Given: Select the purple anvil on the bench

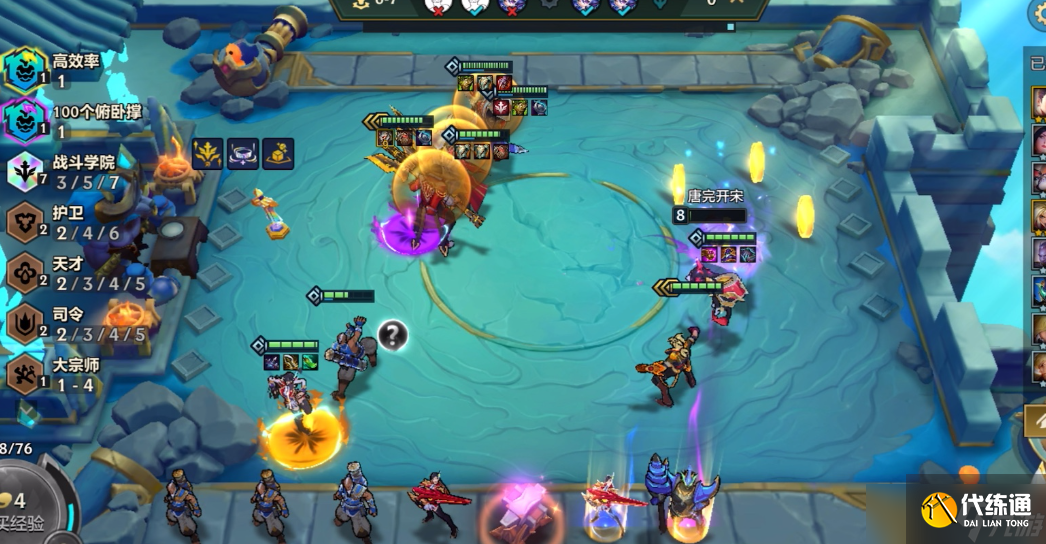Looking at the screenshot, I should pyautogui.click(x=524, y=507).
